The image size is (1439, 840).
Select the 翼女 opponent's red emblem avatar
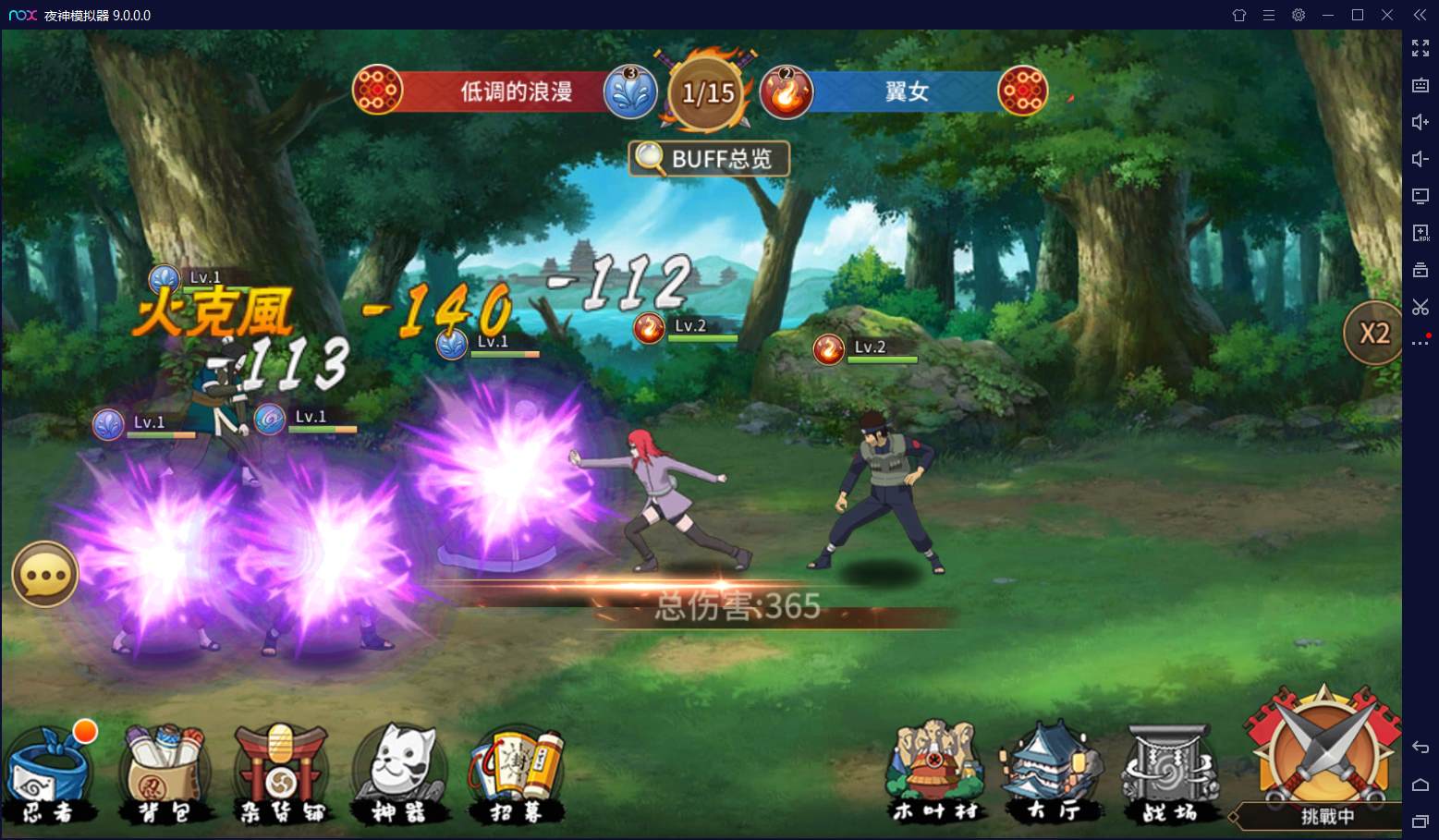[x=1023, y=91]
